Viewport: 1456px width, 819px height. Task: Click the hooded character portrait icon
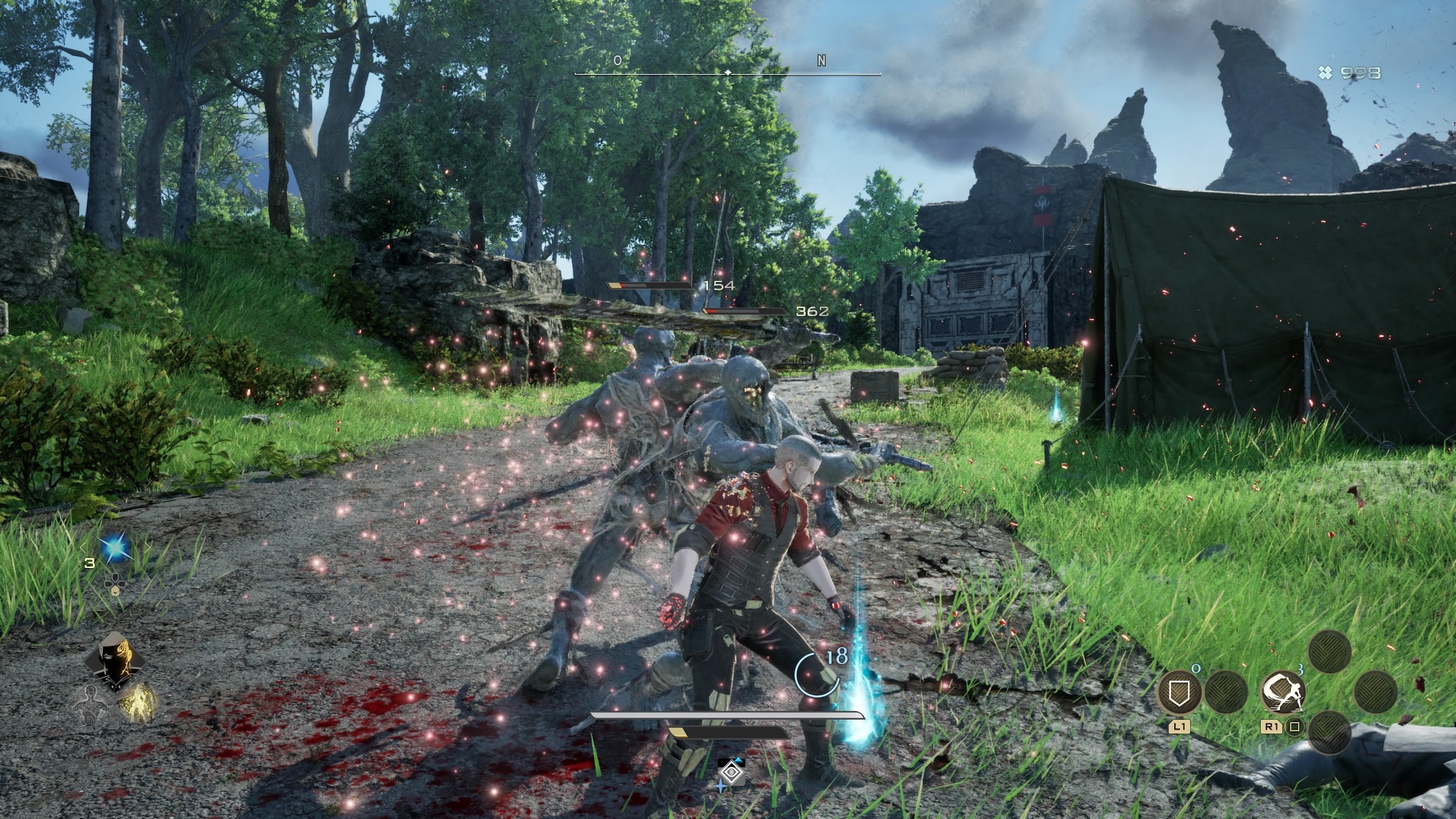(x=115, y=661)
